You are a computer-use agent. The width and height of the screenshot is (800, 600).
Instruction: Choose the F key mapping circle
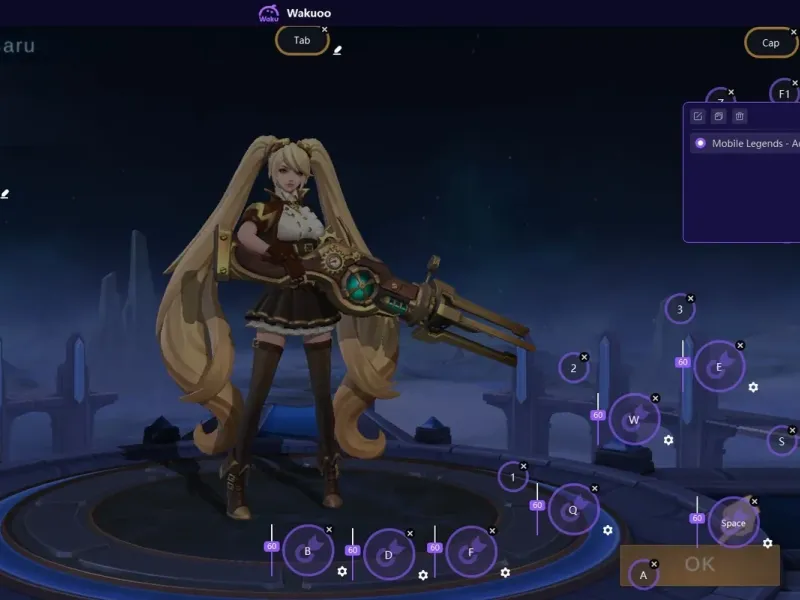pos(470,551)
